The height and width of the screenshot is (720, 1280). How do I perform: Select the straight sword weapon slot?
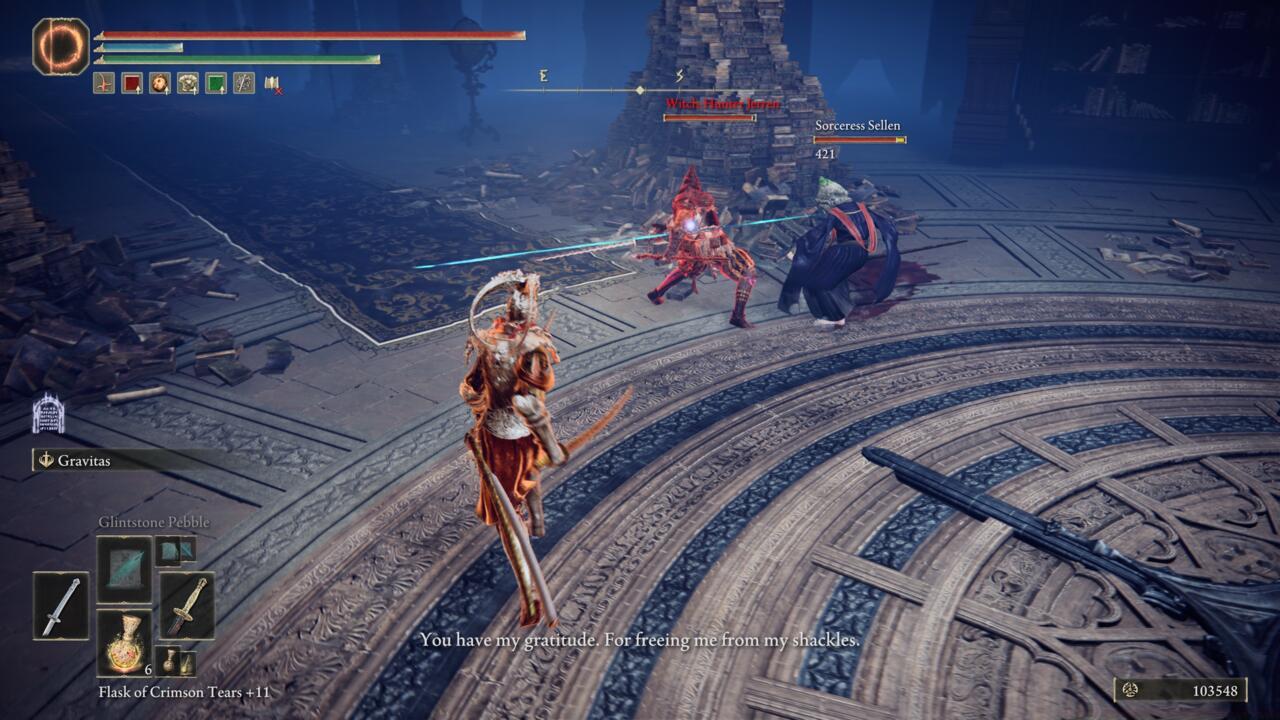point(63,605)
